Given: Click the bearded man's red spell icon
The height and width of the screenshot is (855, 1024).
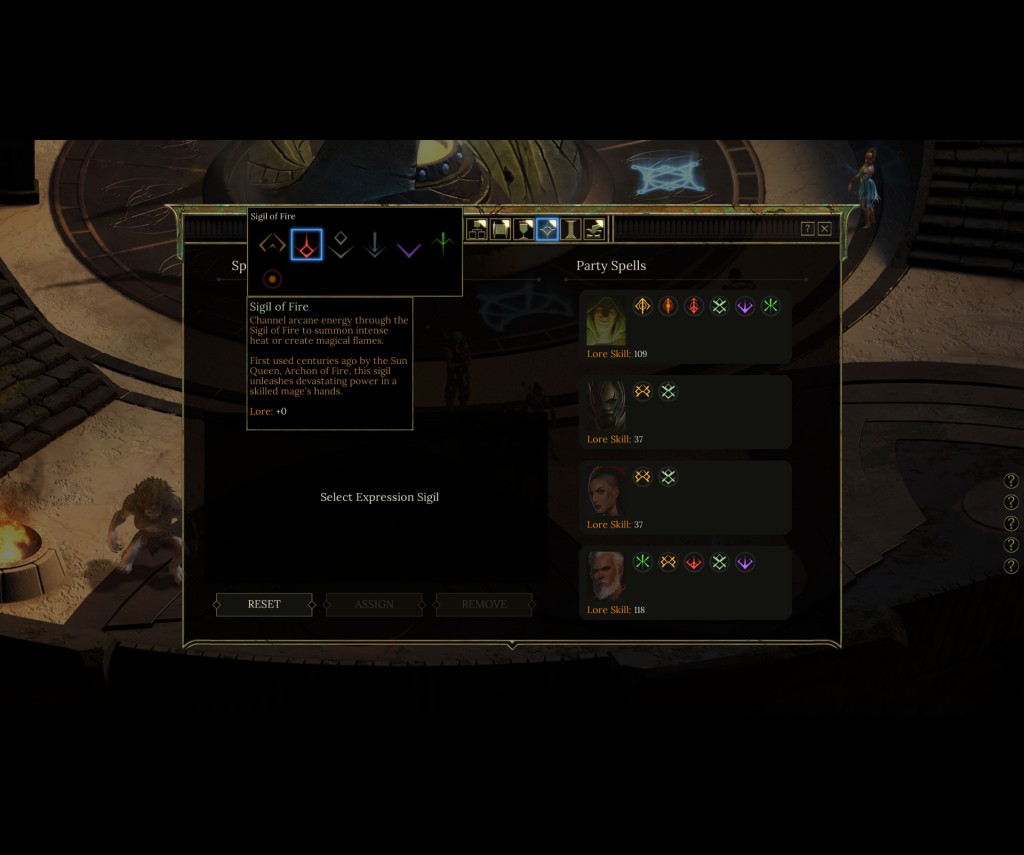Looking at the screenshot, I should coord(693,562).
